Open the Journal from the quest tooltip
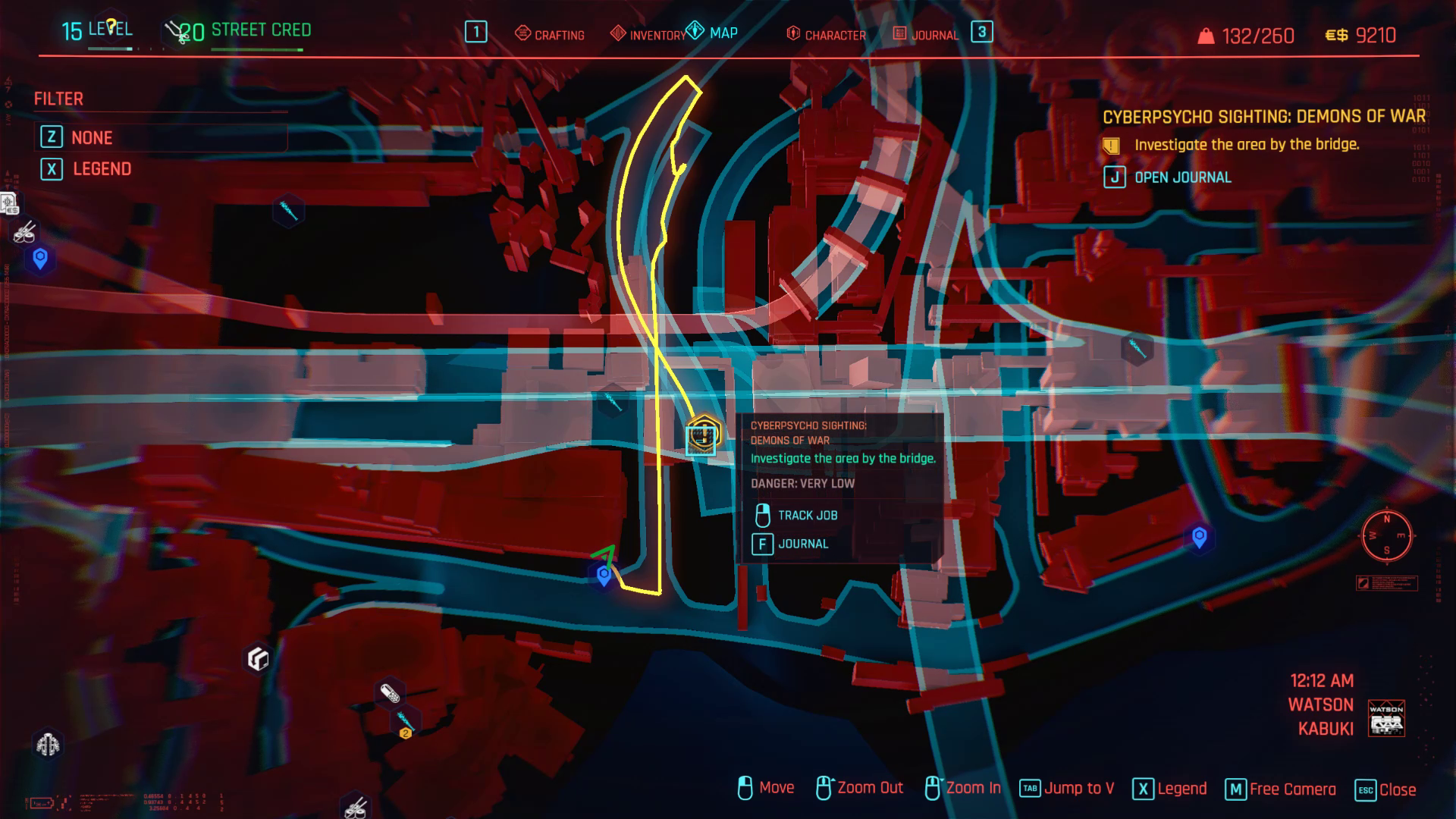The image size is (1456, 819). tap(804, 544)
